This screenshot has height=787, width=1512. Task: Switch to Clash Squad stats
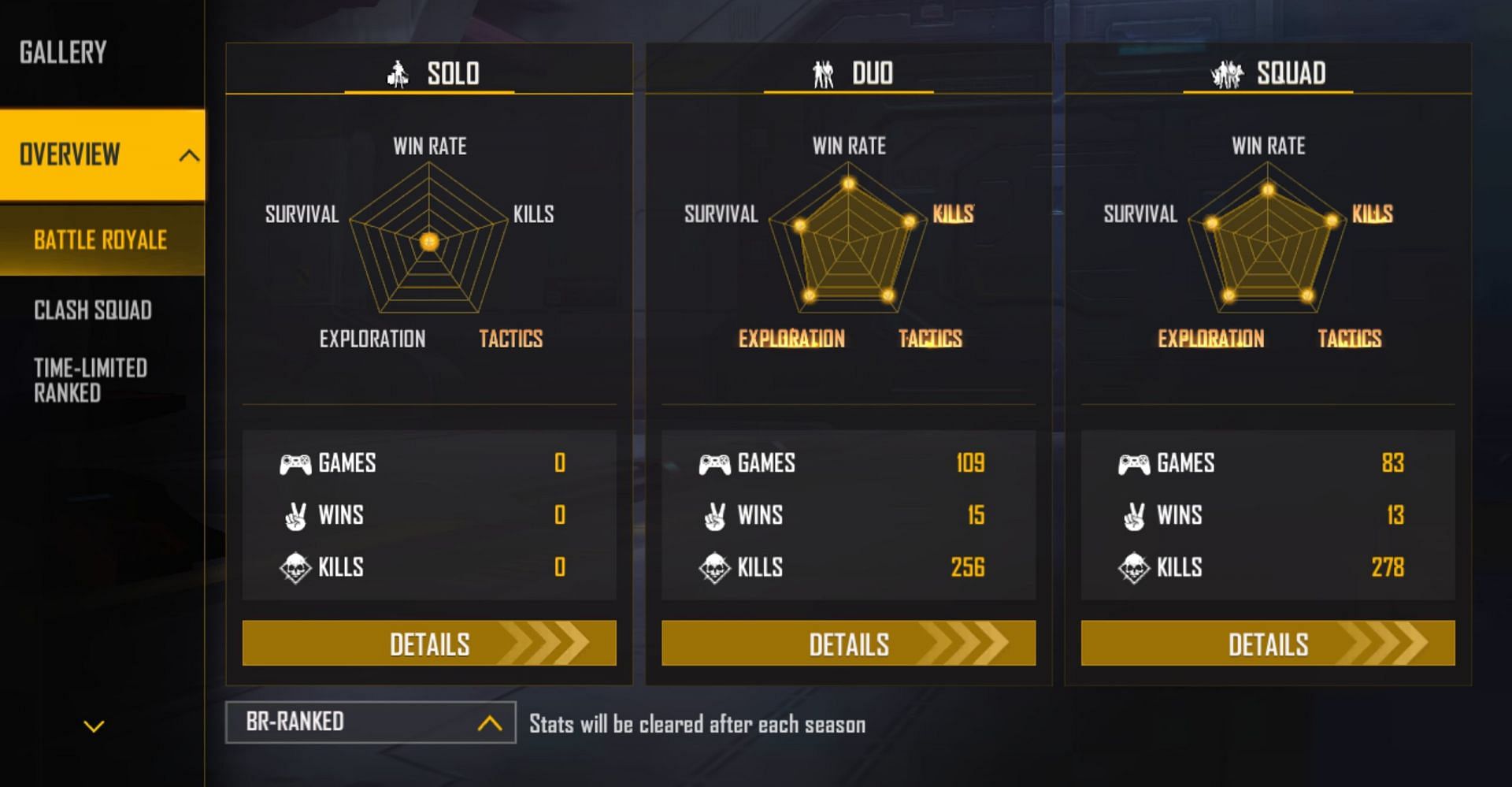pos(93,310)
